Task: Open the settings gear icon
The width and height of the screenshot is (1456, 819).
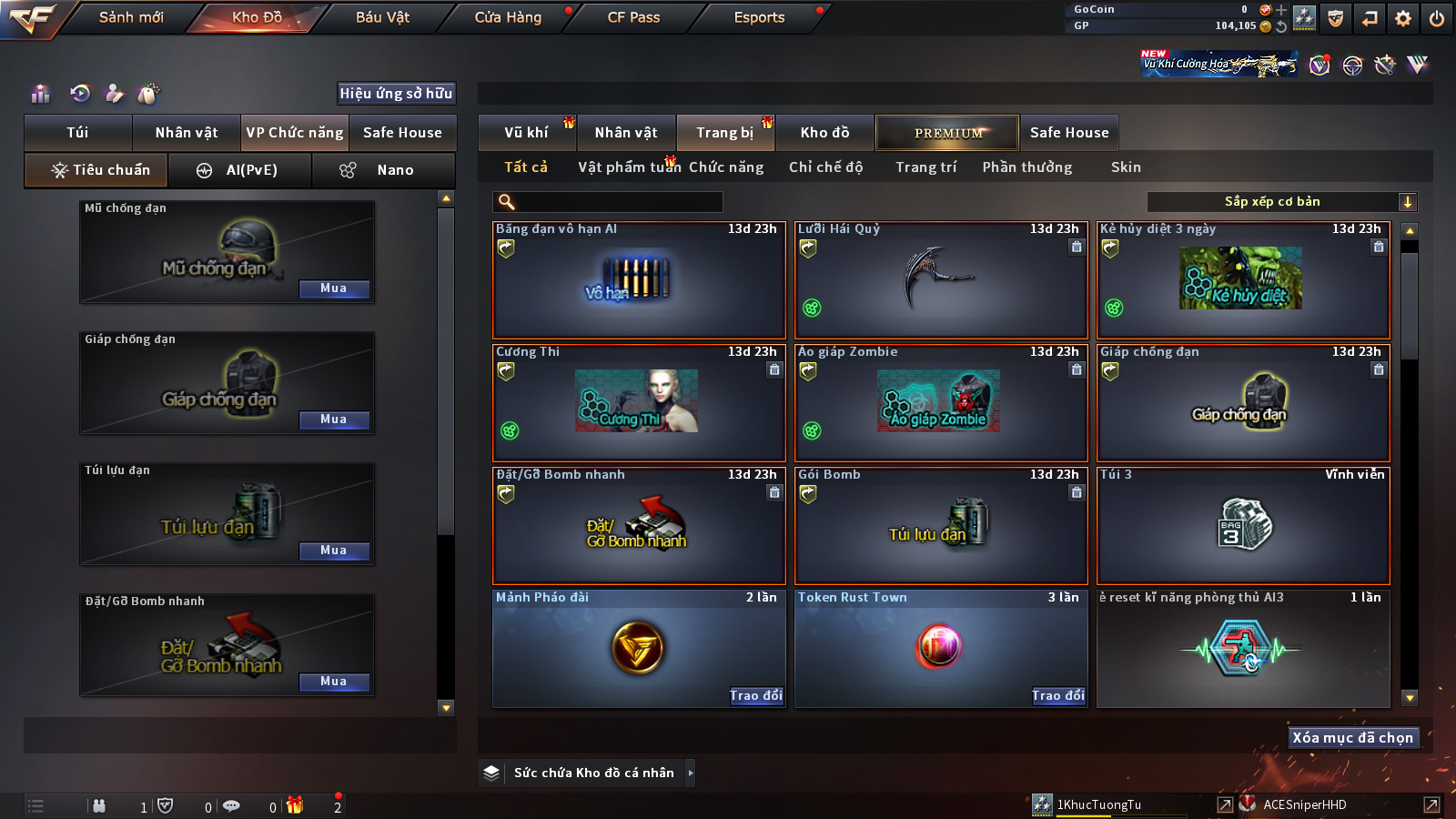Action: coord(1403,18)
